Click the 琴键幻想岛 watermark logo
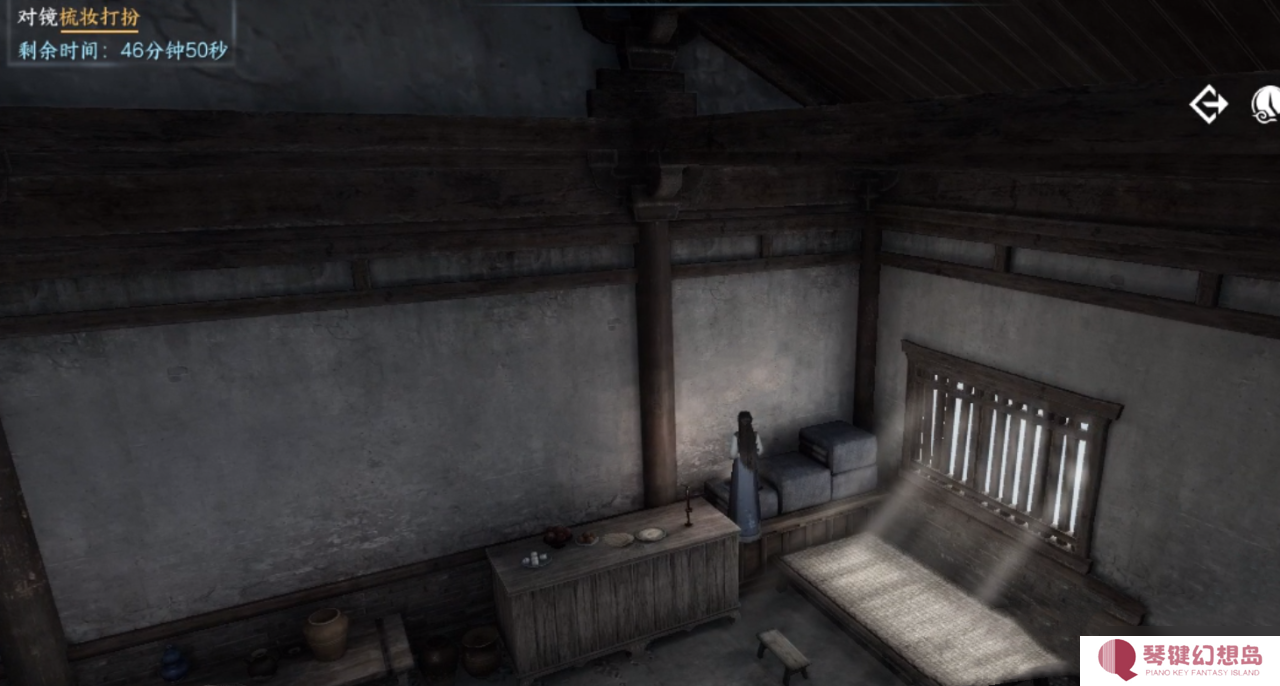Image resolution: width=1280 pixels, height=686 pixels. point(1180,660)
